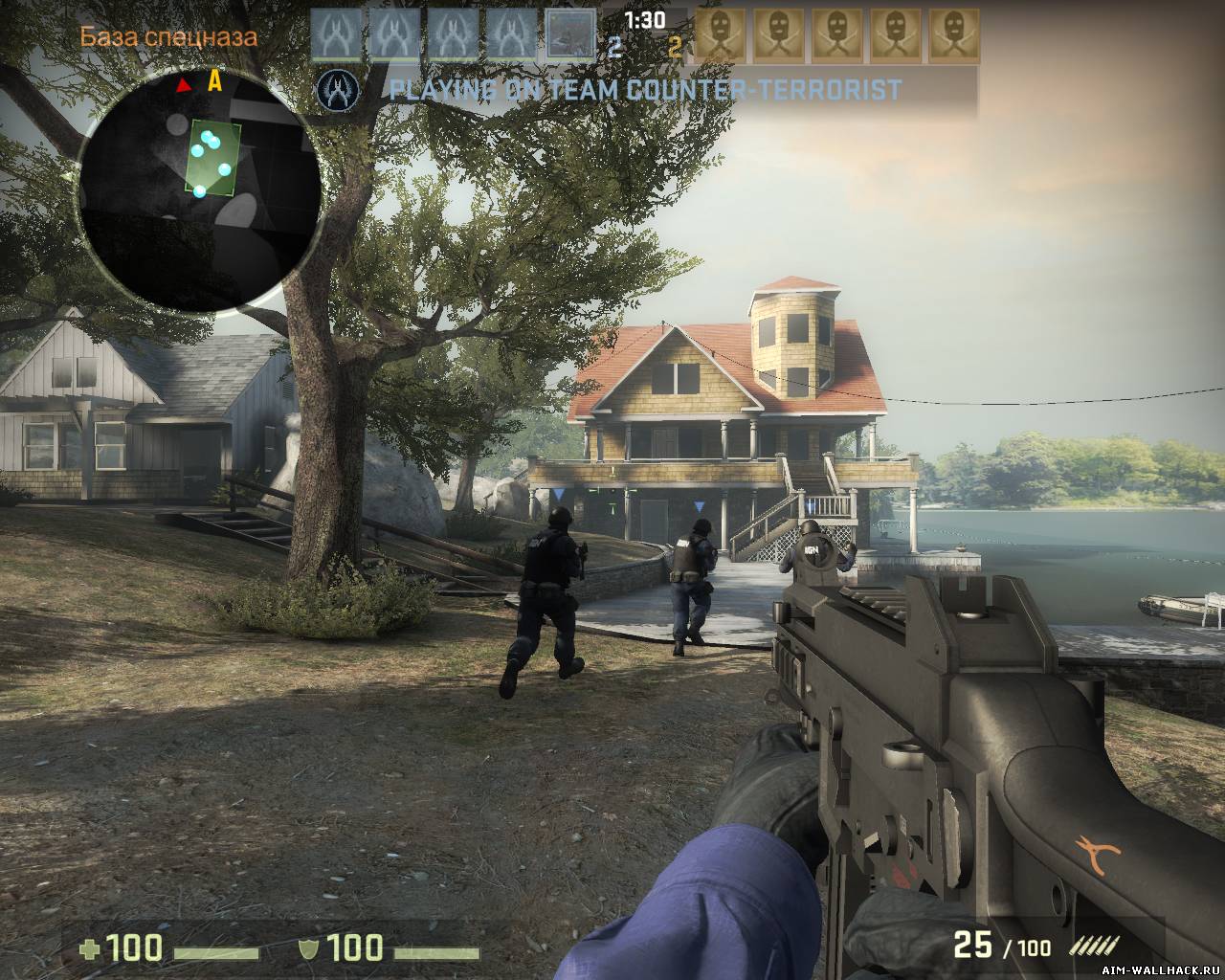1225x980 pixels.
Task: Click the Counter-Terrorist emblem beside the team message
Action: (x=336, y=91)
